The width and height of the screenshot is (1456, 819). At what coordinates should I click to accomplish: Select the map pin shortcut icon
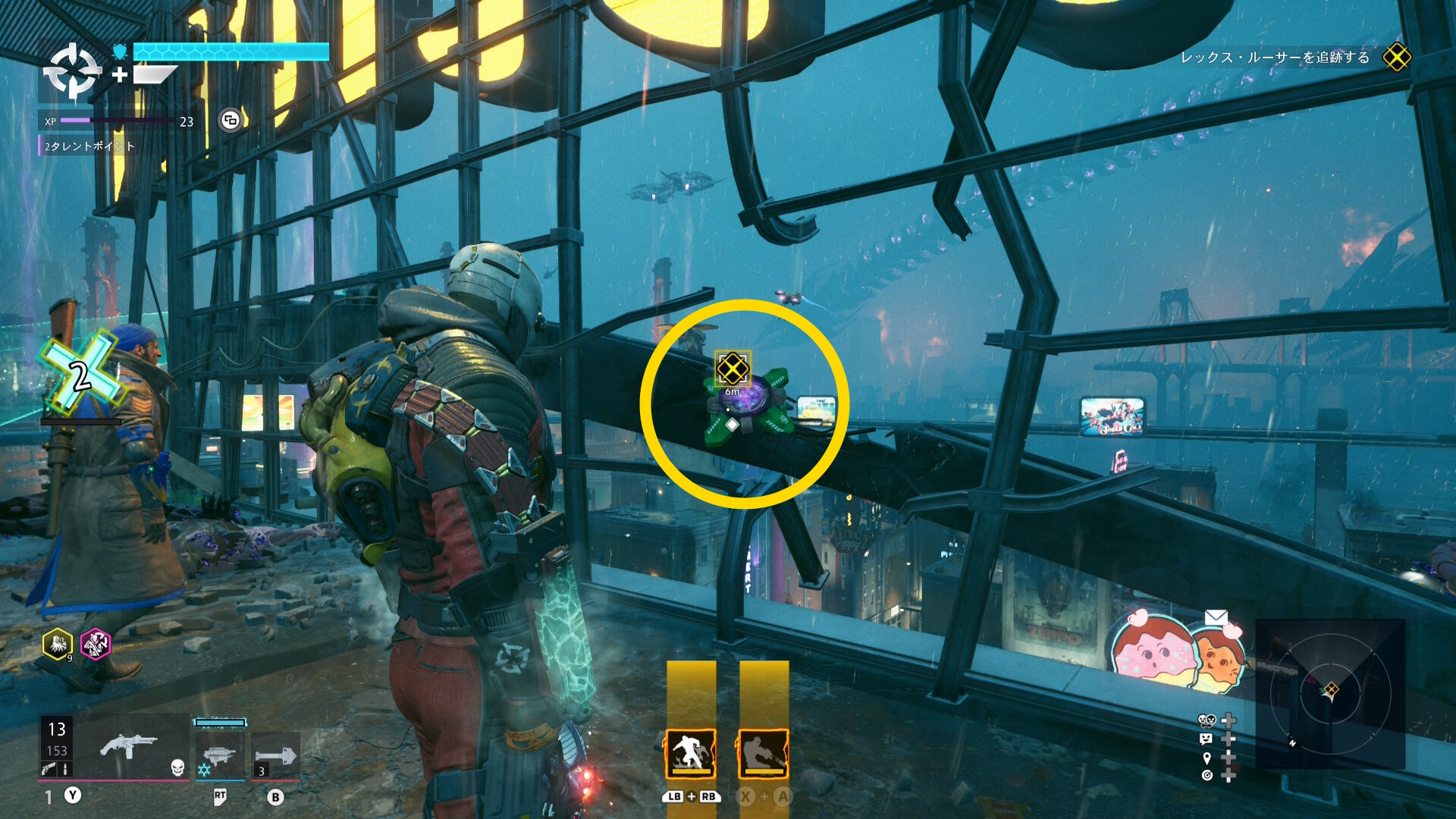[1207, 758]
